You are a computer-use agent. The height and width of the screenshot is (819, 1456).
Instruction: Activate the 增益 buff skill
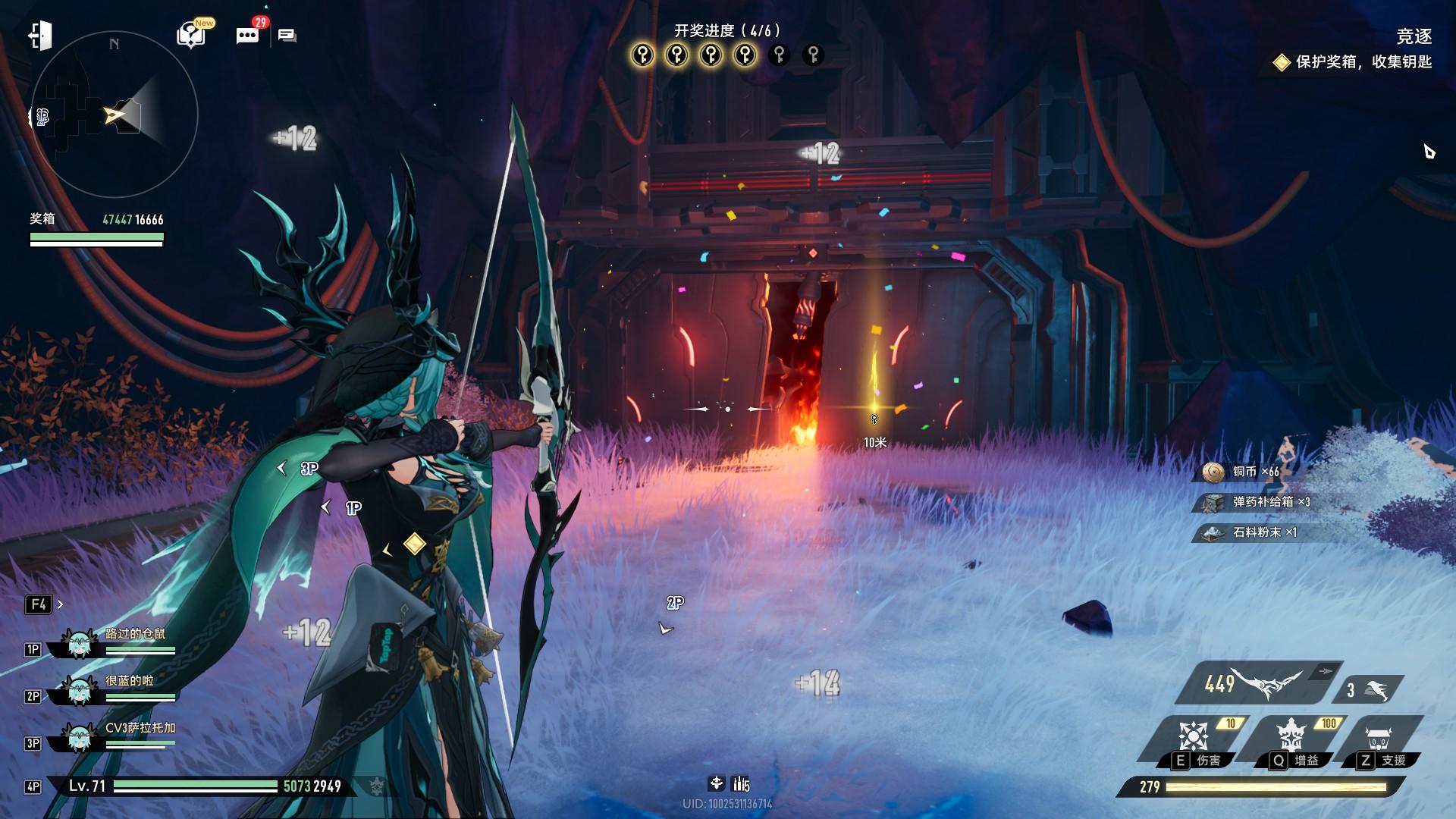click(1291, 741)
